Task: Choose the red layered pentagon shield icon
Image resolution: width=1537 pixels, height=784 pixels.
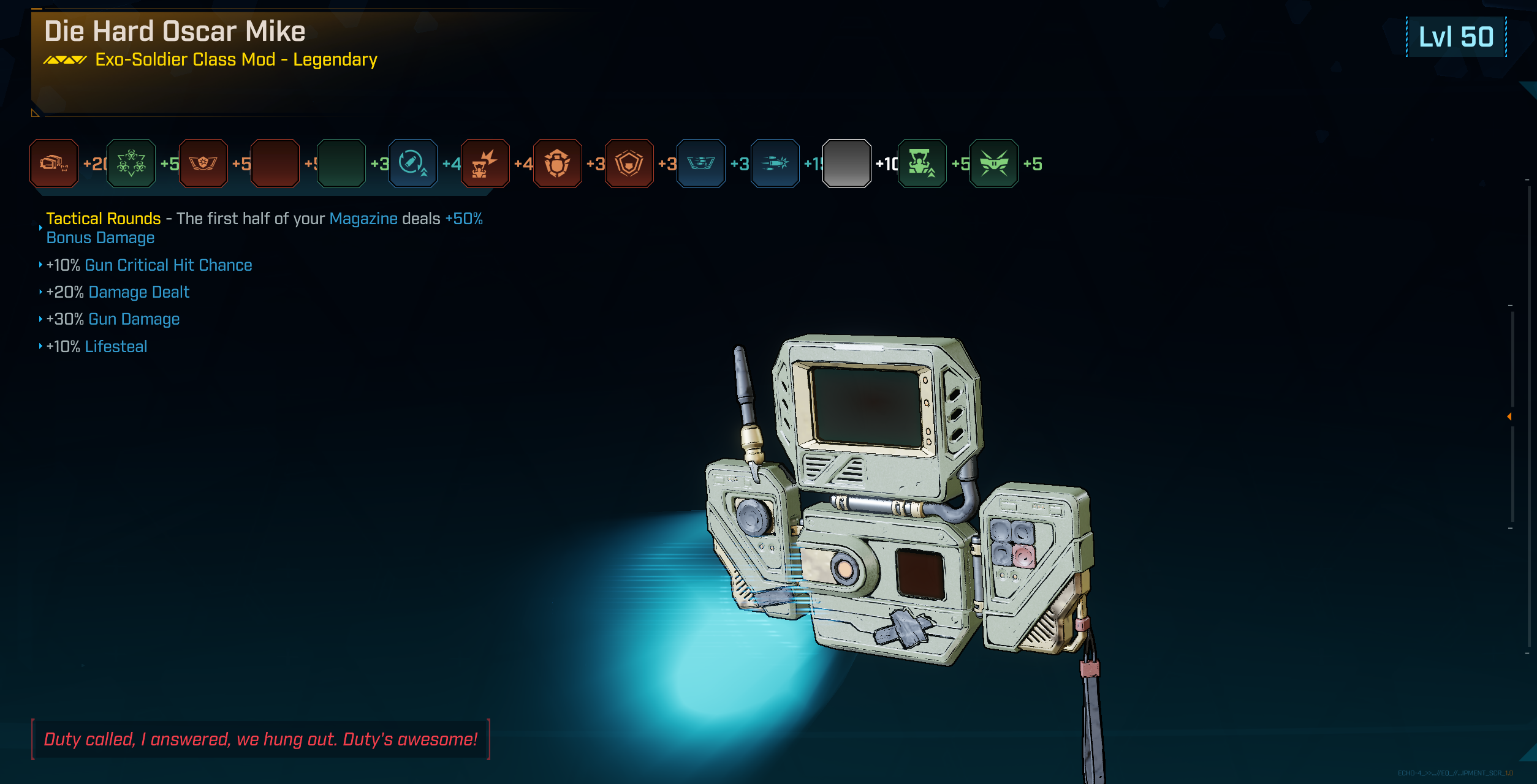Action: 629,164
